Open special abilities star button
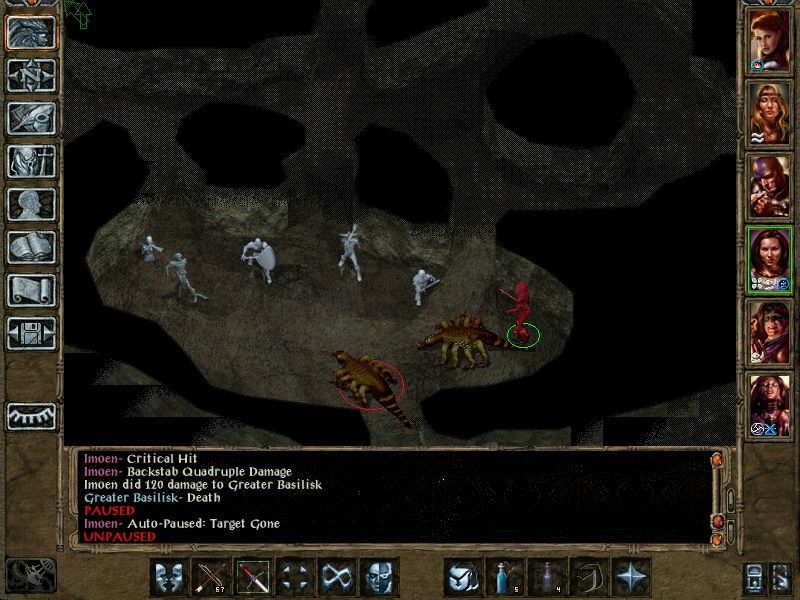Screen dimensions: 800x600 [x=632, y=577]
